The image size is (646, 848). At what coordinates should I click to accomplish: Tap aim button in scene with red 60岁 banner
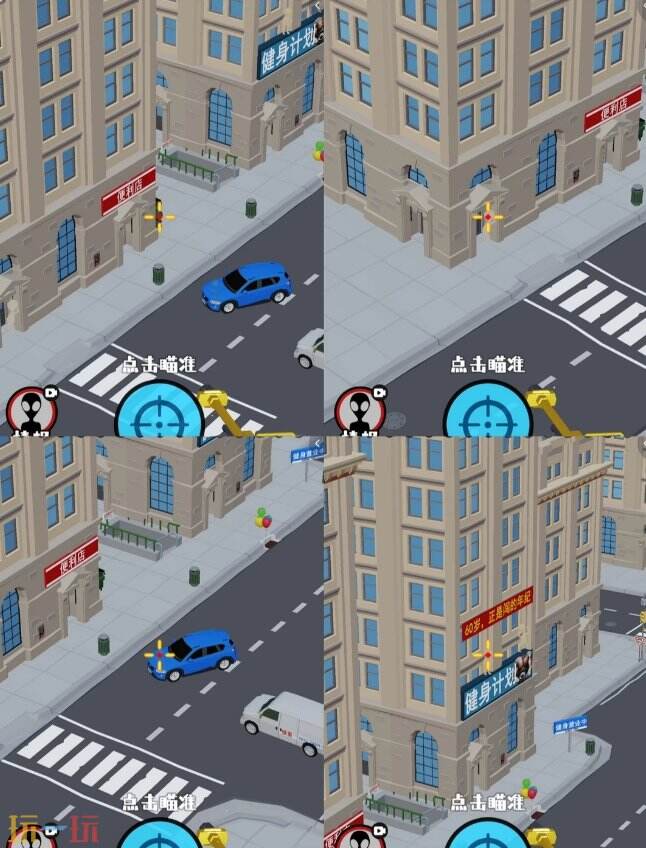[x=488, y=836]
